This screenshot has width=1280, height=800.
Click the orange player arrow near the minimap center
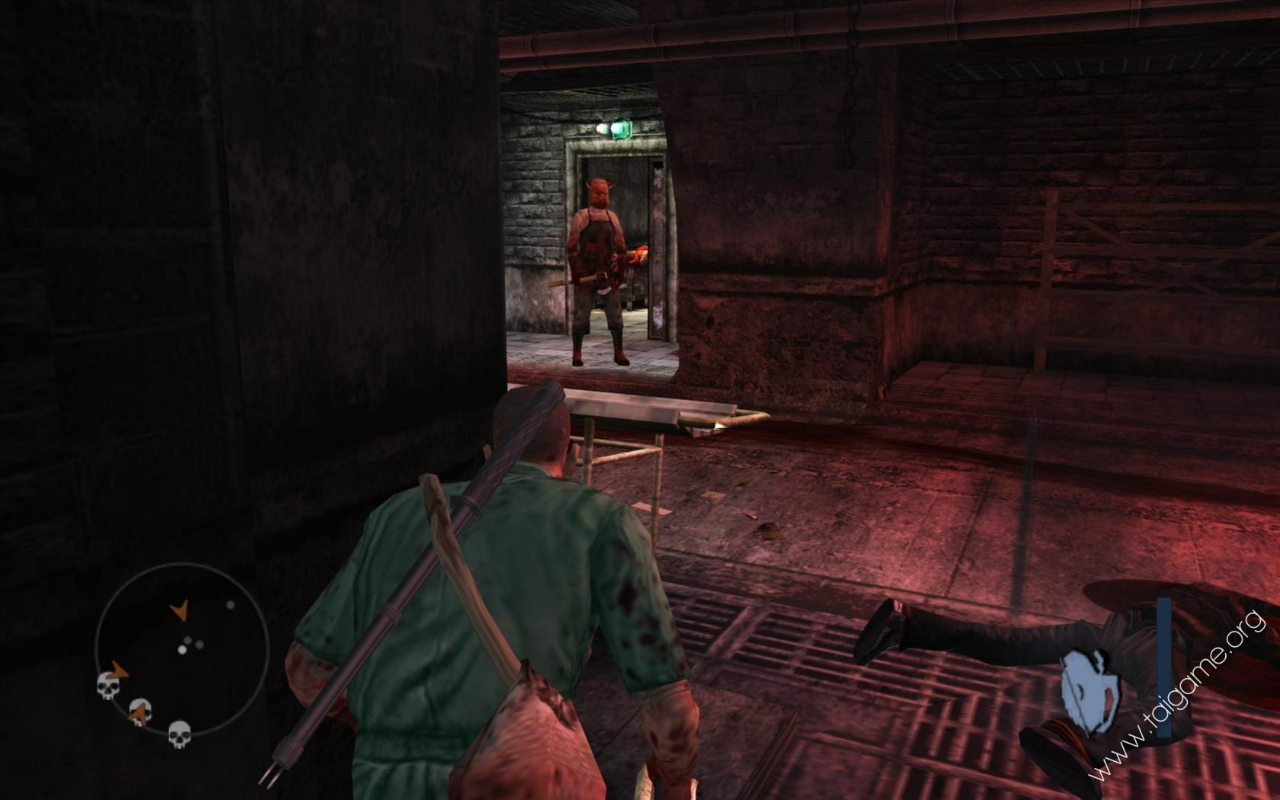point(182,609)
